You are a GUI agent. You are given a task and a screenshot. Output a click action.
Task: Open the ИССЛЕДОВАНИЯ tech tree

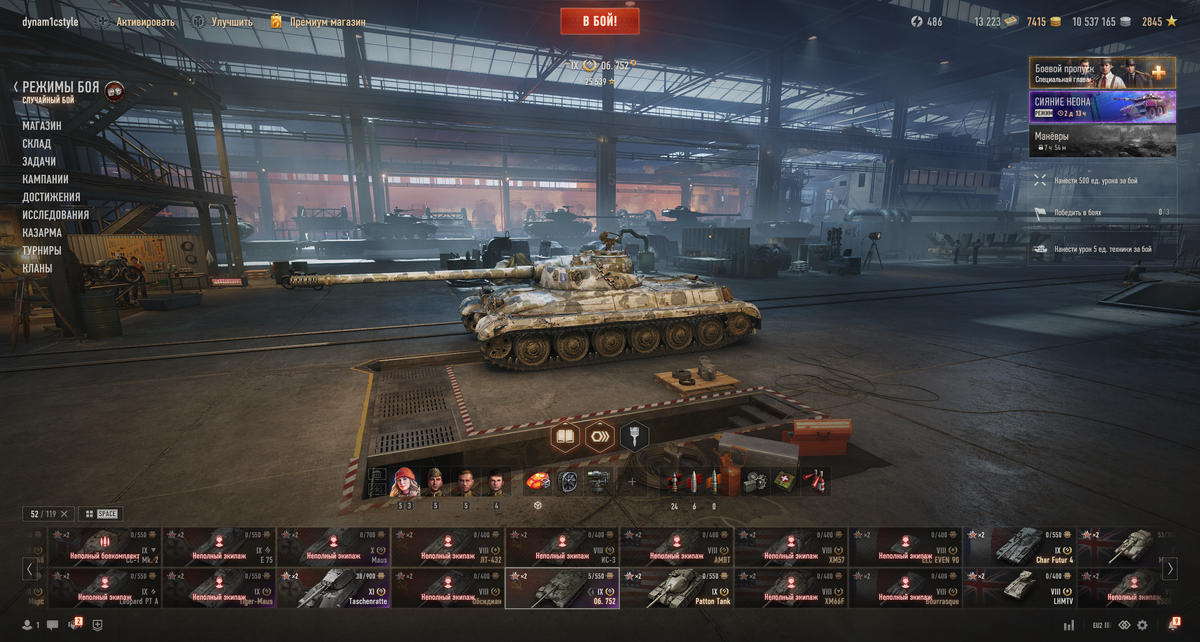point(55,215)
